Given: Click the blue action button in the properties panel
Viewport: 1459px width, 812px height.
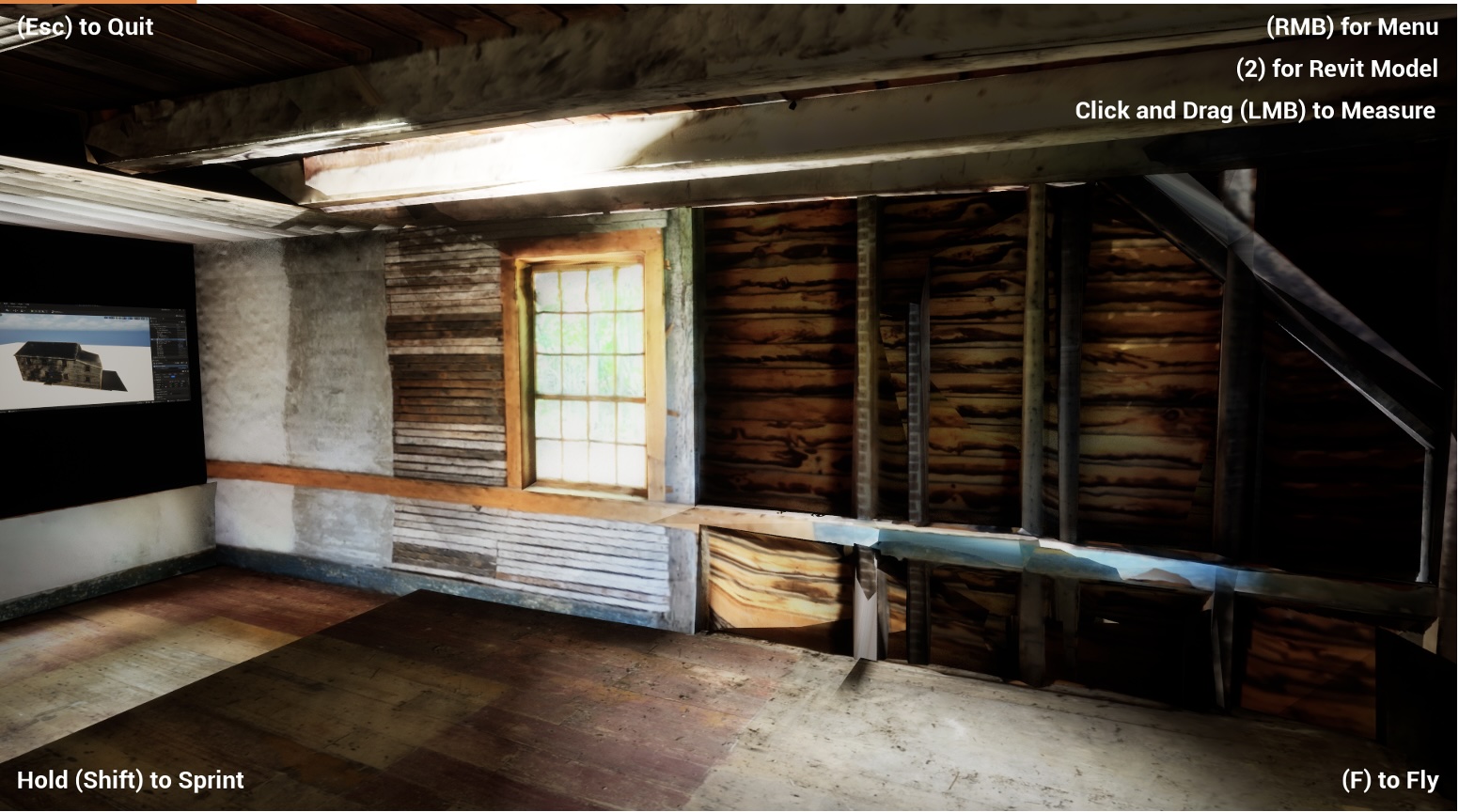Looking at the screenshot, I should [173, 377].
